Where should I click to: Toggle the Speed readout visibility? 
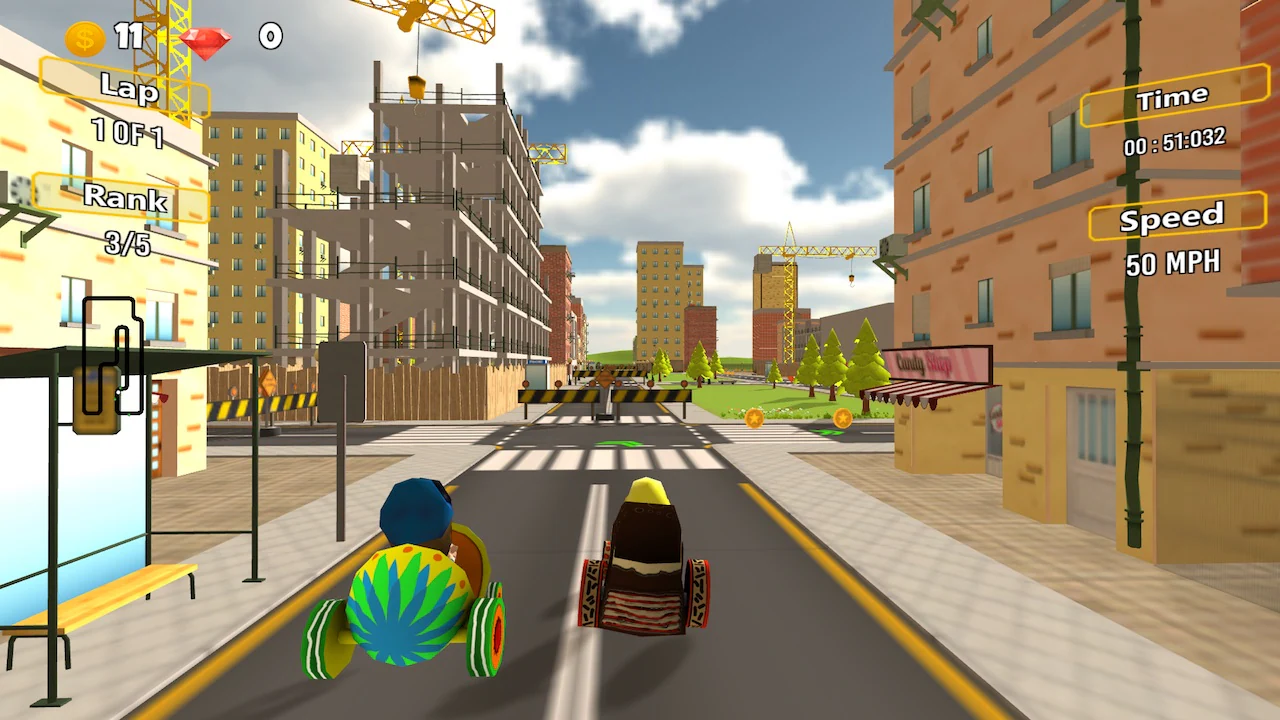[x=1174, y=217]
